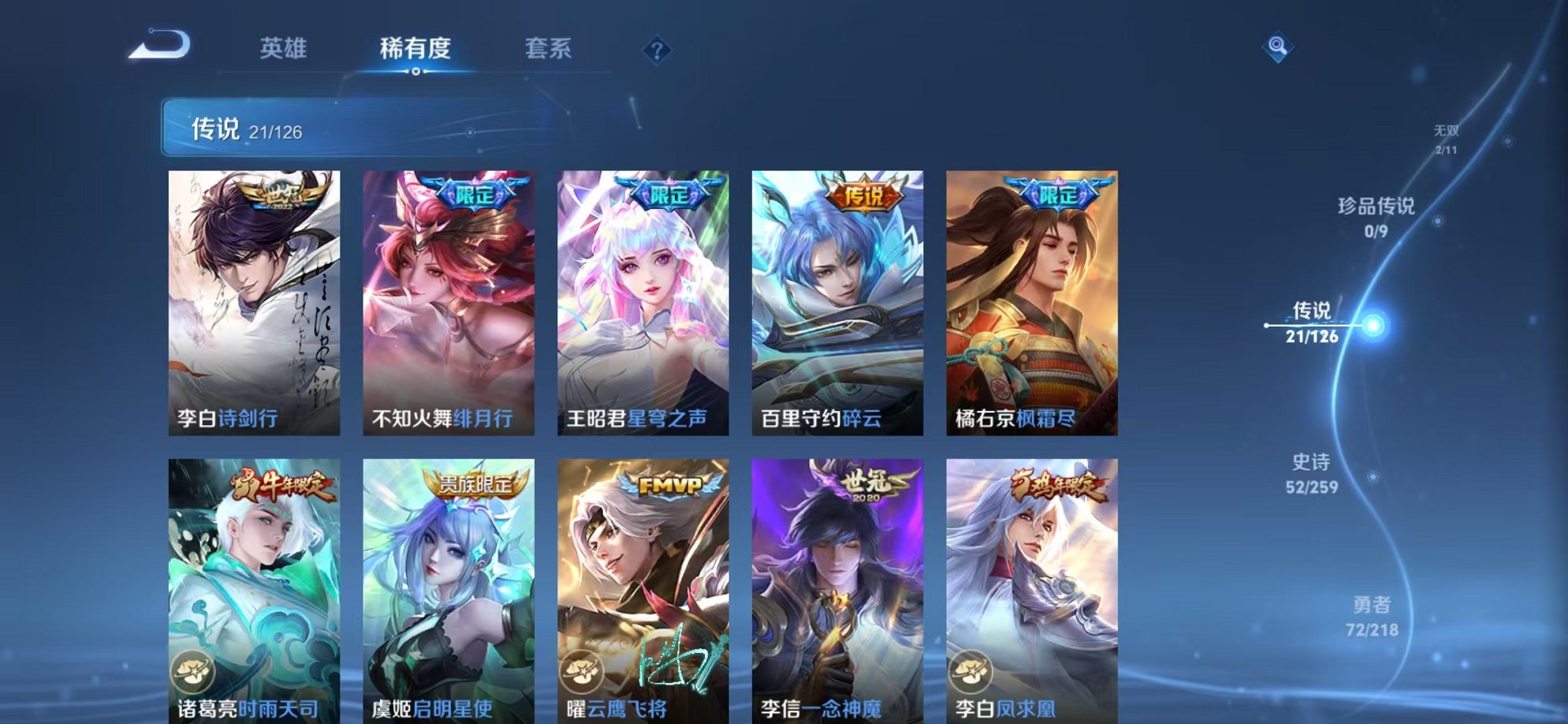Switch to the 英雄 tab

click(x=285, y=49)
